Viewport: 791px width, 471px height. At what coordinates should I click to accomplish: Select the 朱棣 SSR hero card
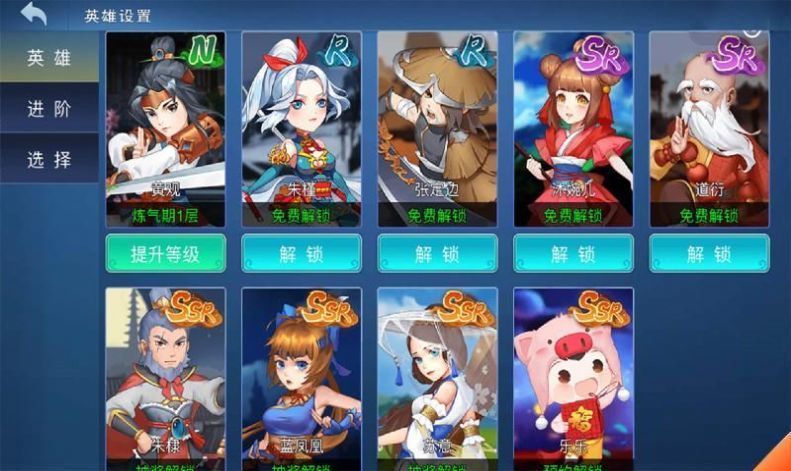pos(165,375)
